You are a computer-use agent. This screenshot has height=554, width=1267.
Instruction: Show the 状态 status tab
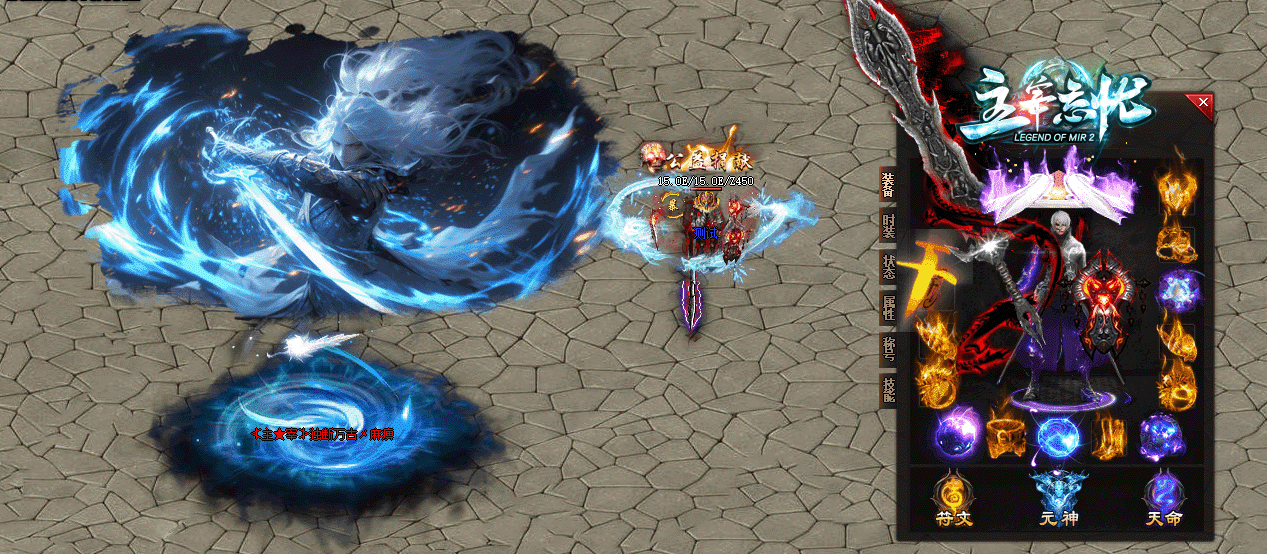887,267
